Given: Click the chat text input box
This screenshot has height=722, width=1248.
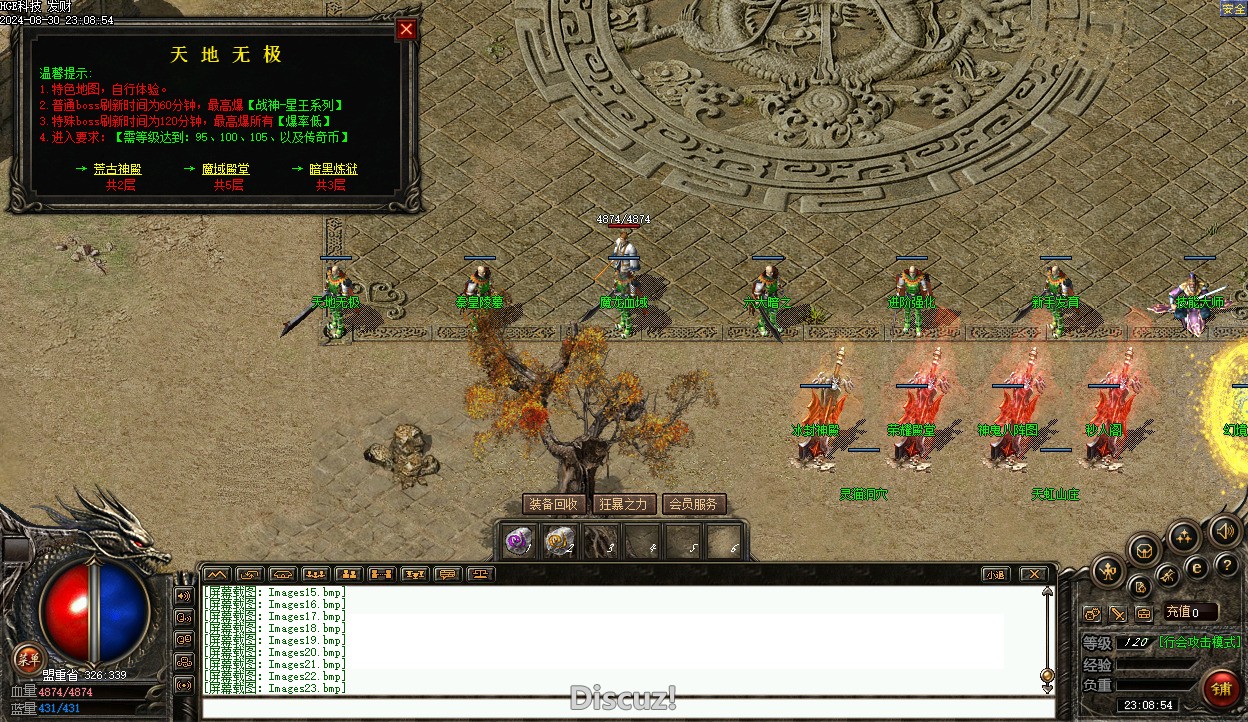Looking at the screenshot, I should (x=628, y=708).
